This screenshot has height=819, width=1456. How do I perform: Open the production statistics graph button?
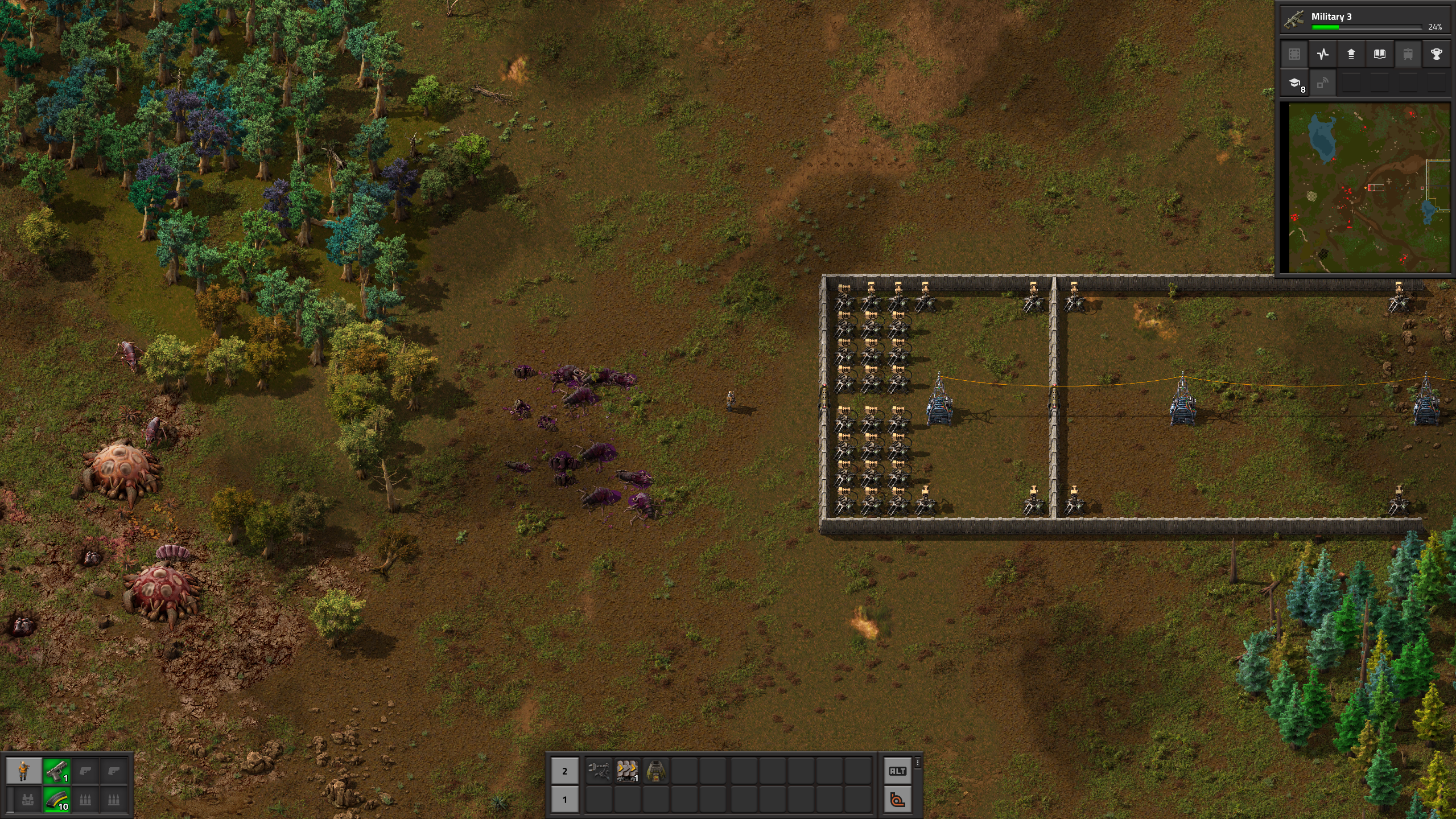click(1322, 54)
